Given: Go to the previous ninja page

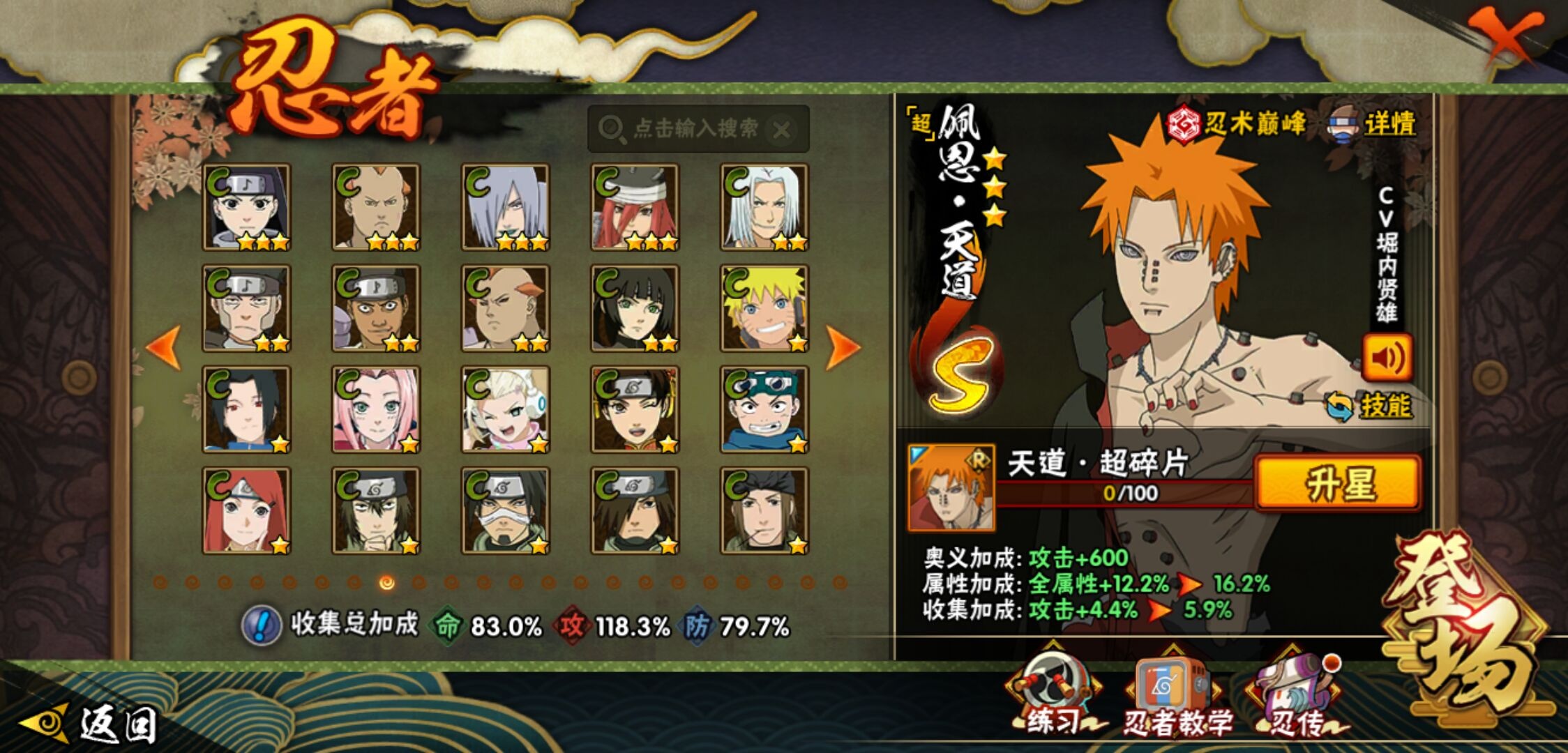Looking at the screenshot, I should 164,347.
